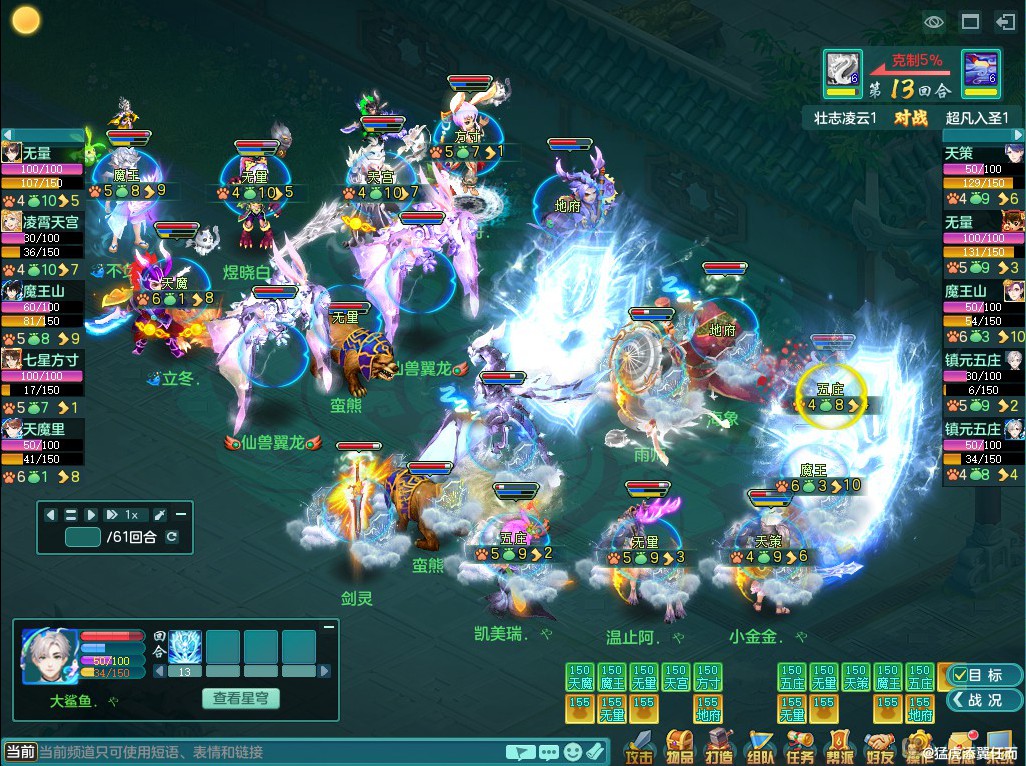Open the 打造 forging hammer menu
The width and height of the screenshot is (1026, 766).
coord(719,746)
